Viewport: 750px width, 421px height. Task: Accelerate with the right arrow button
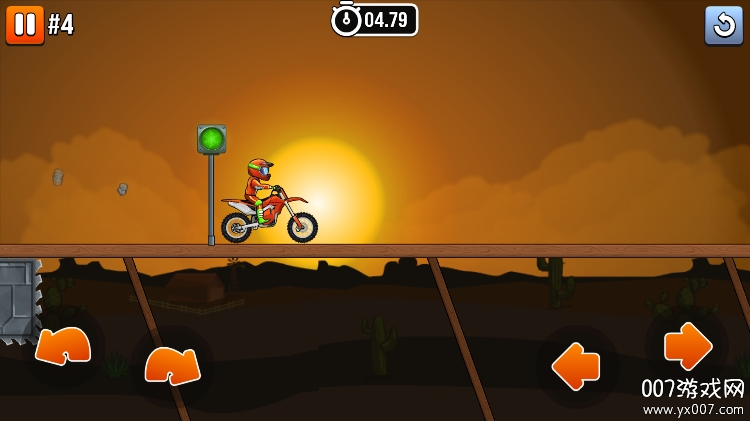pyautogui.click(x=688, y=347)
